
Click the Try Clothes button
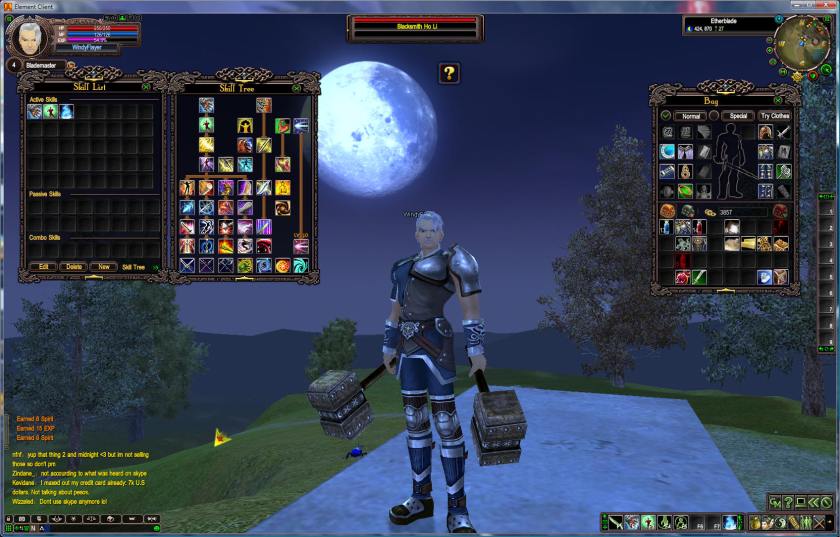(775, 116)
